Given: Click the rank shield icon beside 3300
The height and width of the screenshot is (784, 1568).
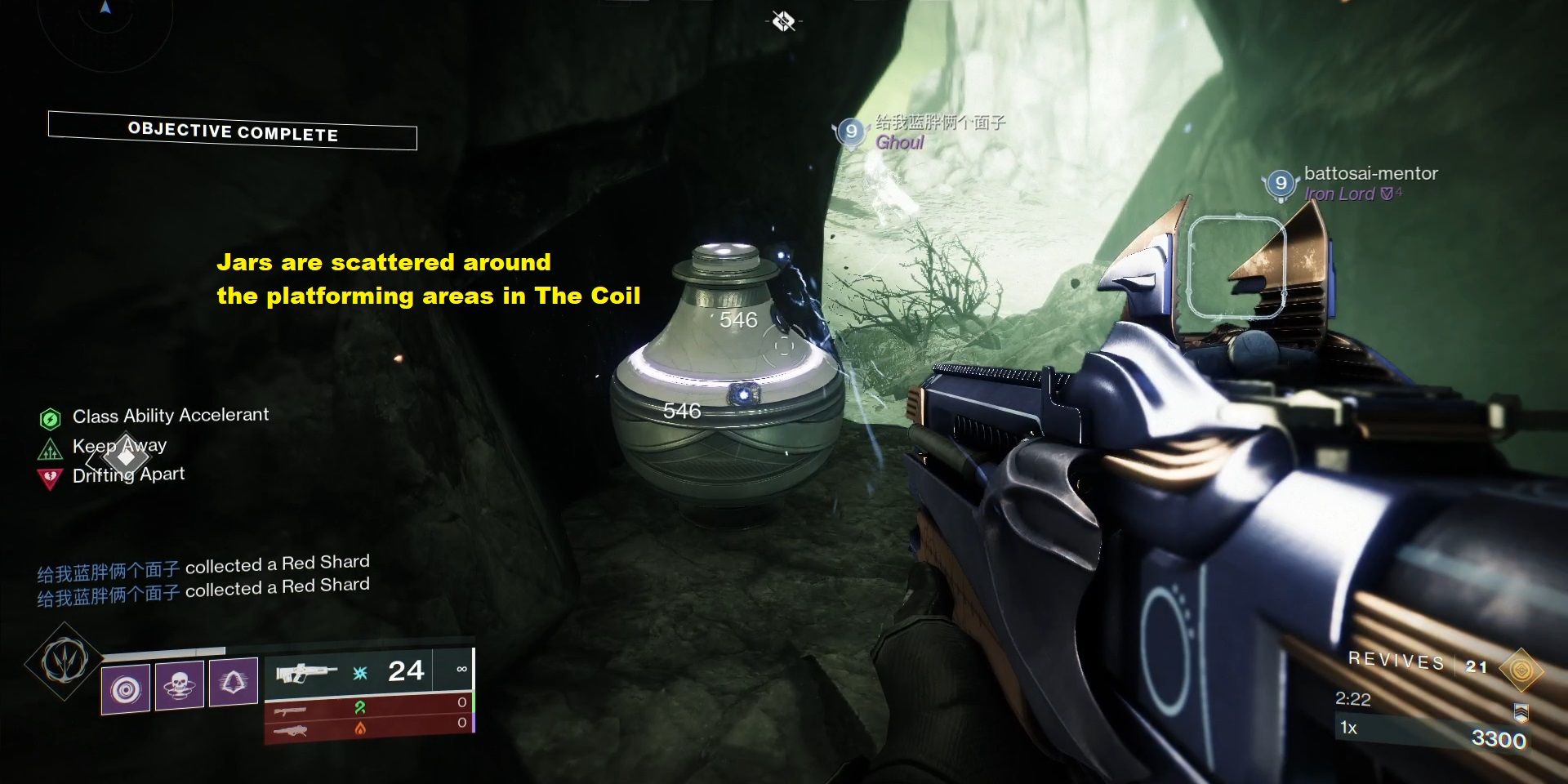Looking at the screenshot, I should tap(1521, 710).
